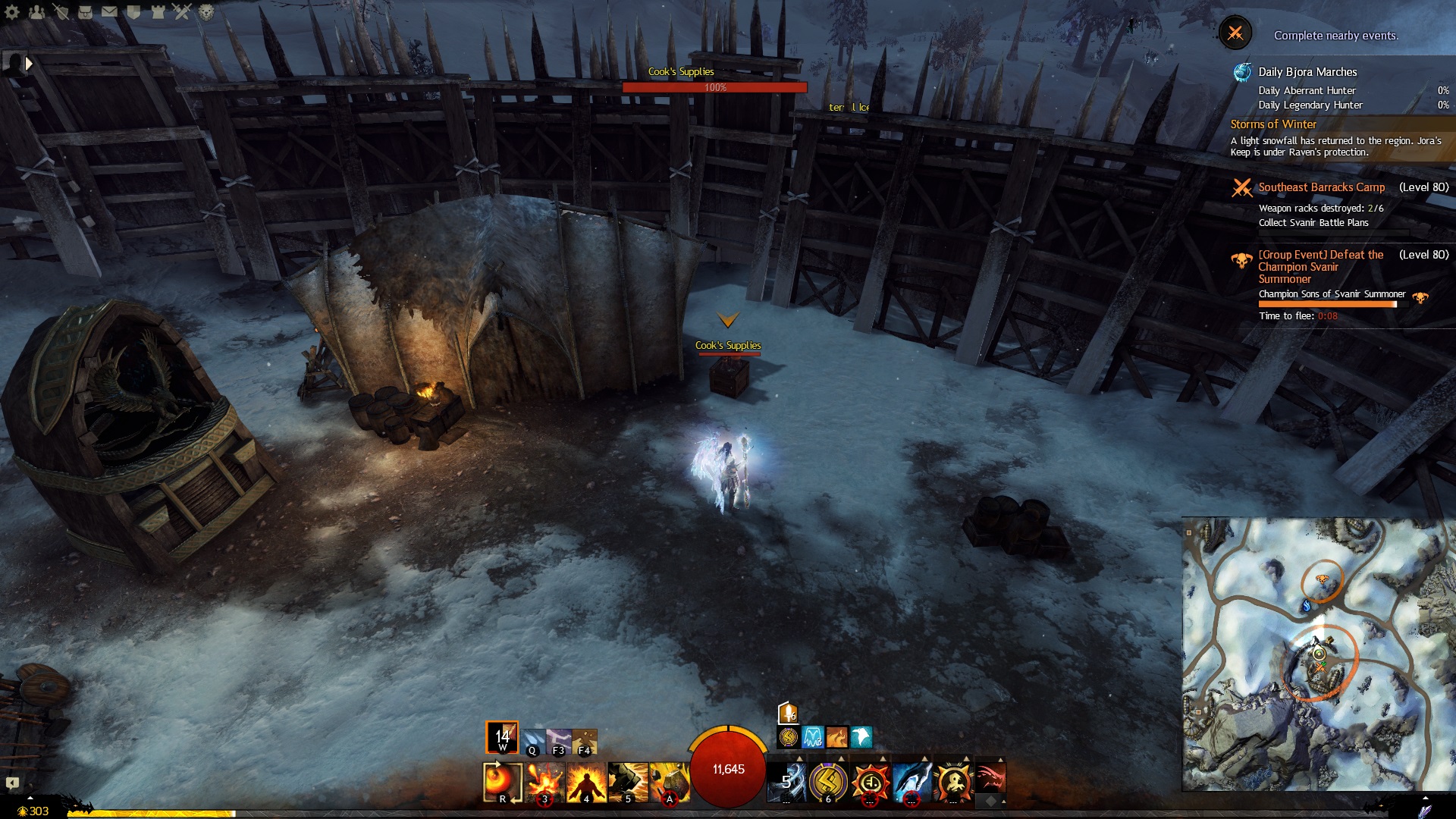Screen dimensions: 1456x819
Task: Activate the fireball weapon skill
Action: click(502, 781)
